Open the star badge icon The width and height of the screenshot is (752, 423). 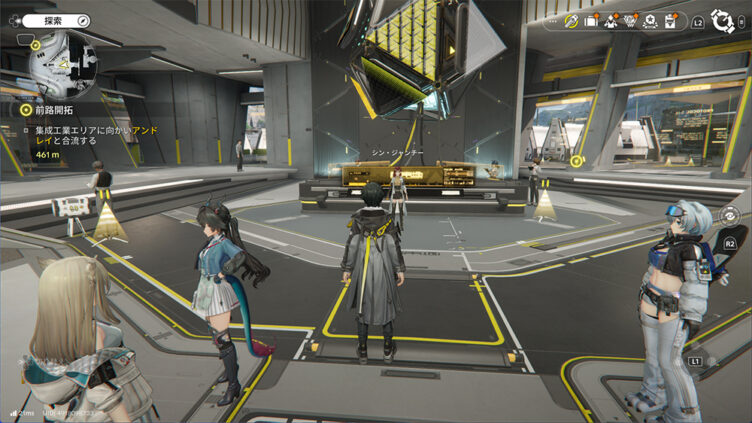coord(651,20)
